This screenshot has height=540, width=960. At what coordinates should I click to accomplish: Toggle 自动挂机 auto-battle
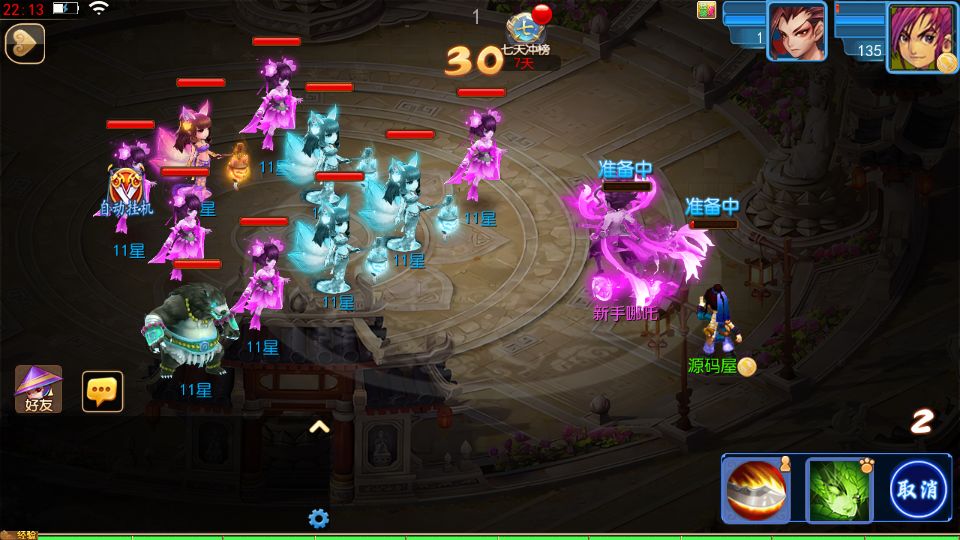(127, 192)
